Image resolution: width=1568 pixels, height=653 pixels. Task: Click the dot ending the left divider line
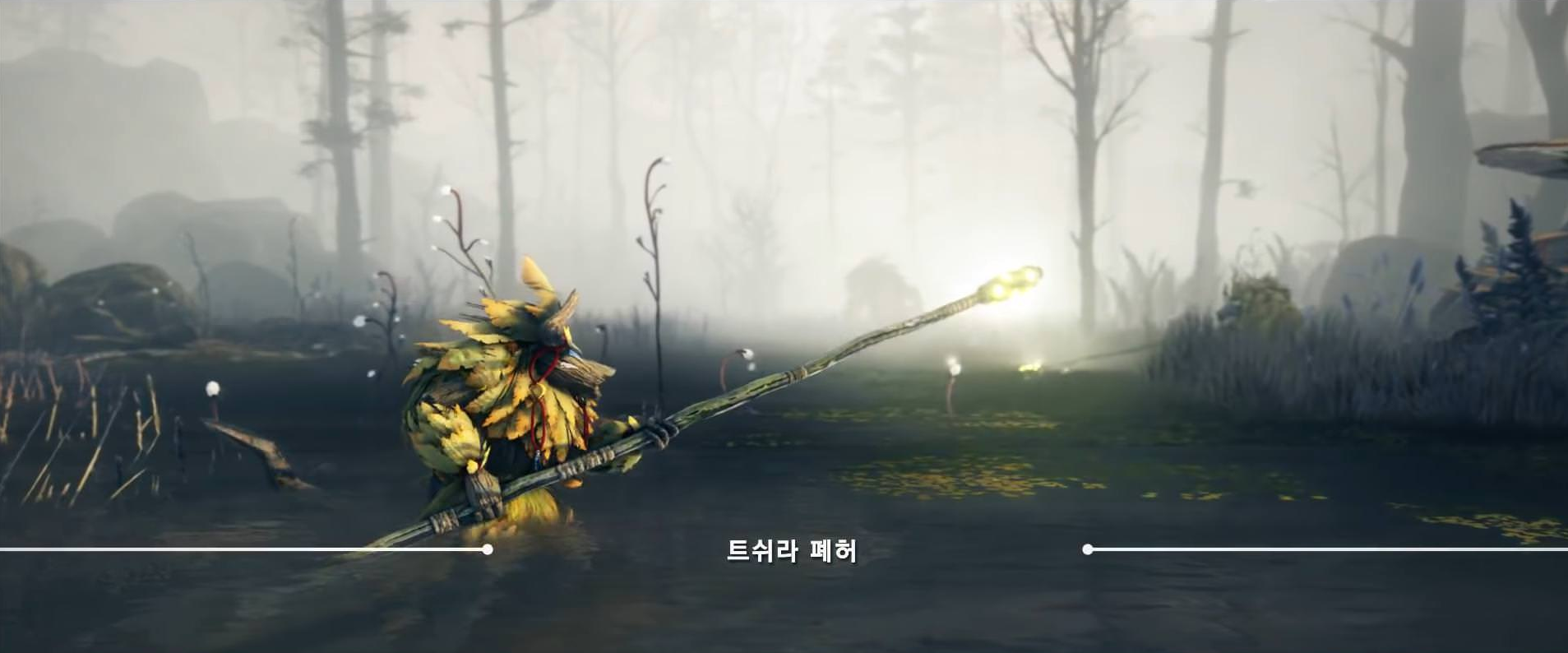tap(488, 545)
